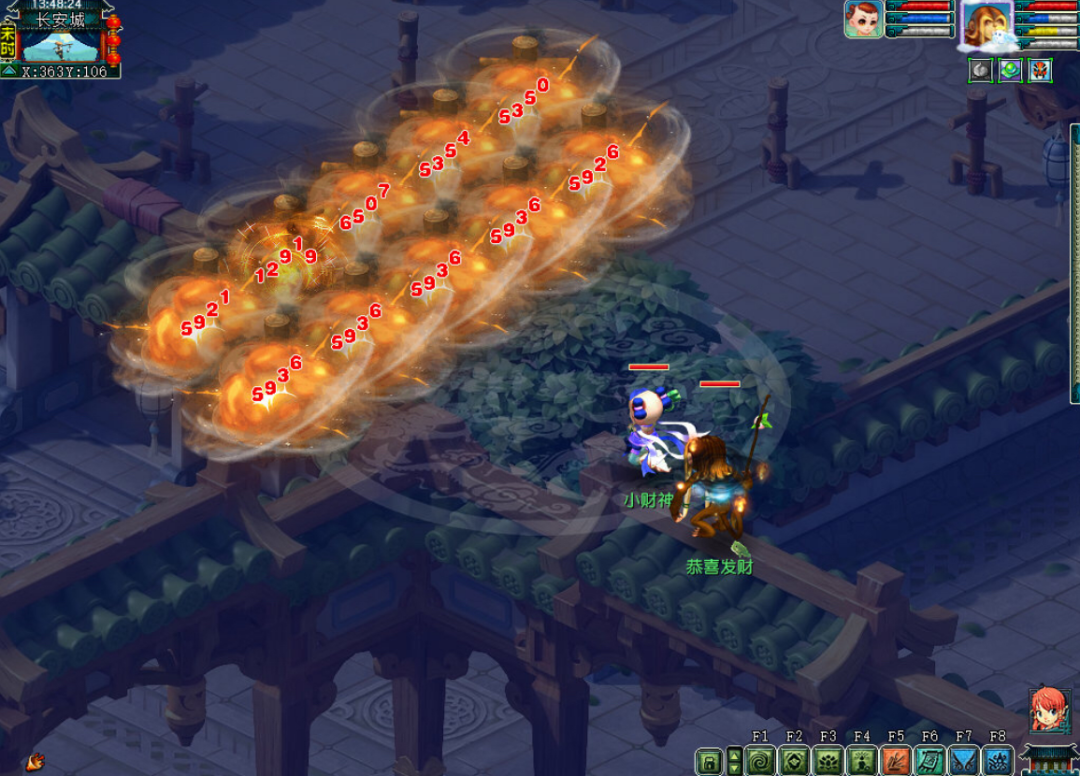
Task: Activate the F2 green diamond emblem skill
Action: (794, 761)
